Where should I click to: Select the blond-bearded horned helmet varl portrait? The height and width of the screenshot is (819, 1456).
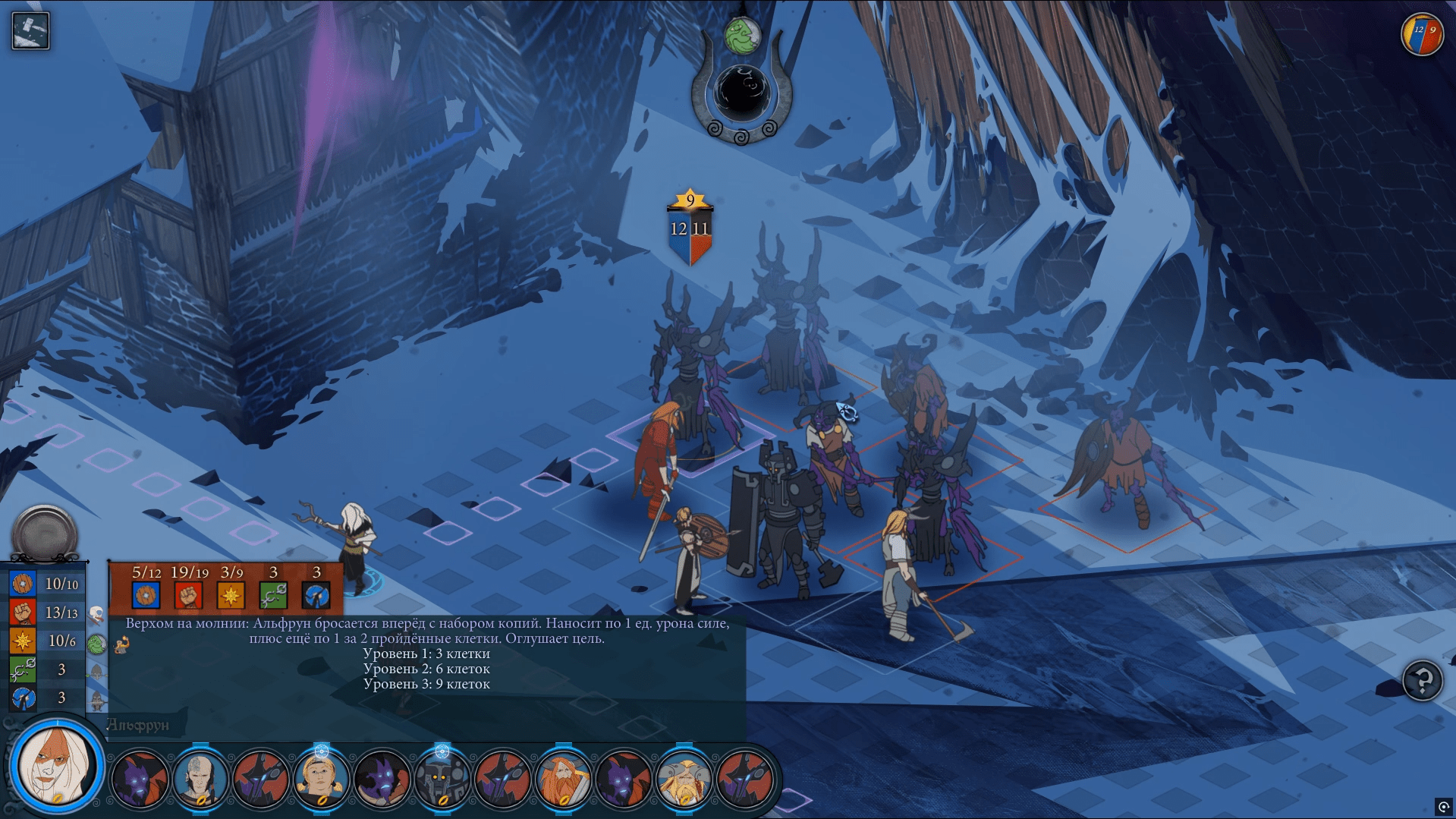(x=684, y=778)
